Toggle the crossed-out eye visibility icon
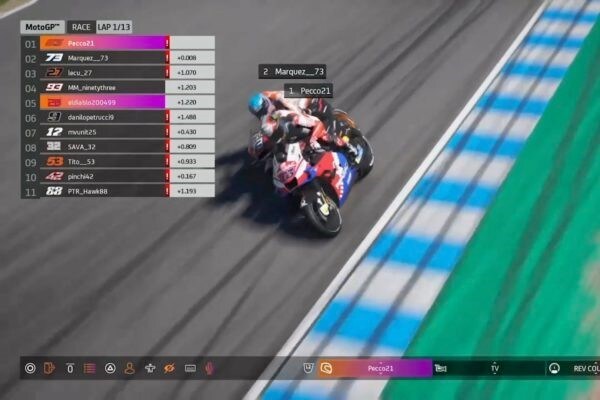Viewport: 600px width, 400px height. coord(170,368)
